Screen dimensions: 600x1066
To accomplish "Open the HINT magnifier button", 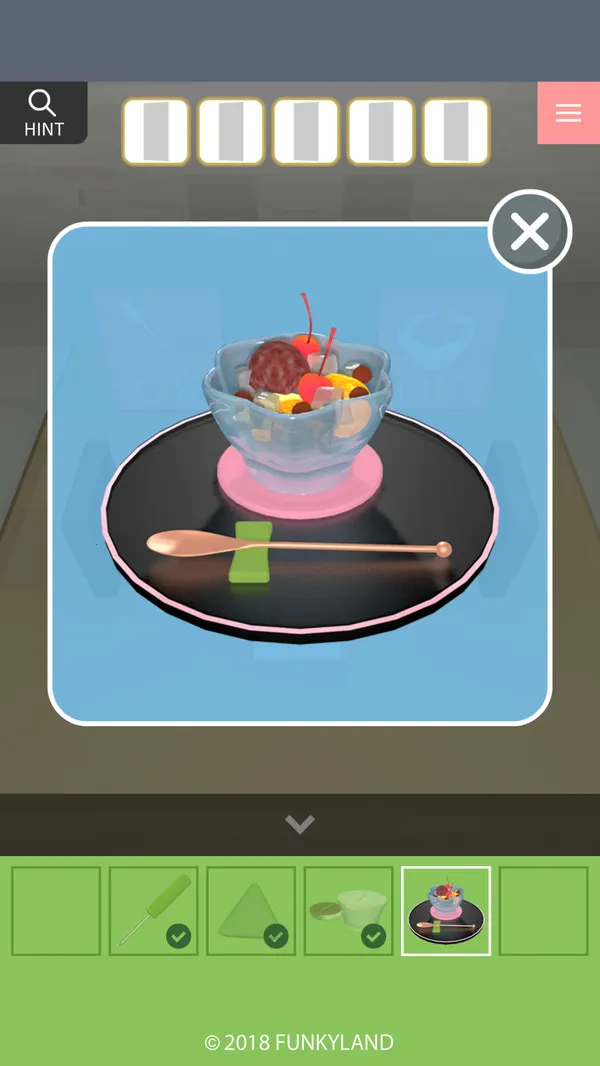I will (43, 113).
